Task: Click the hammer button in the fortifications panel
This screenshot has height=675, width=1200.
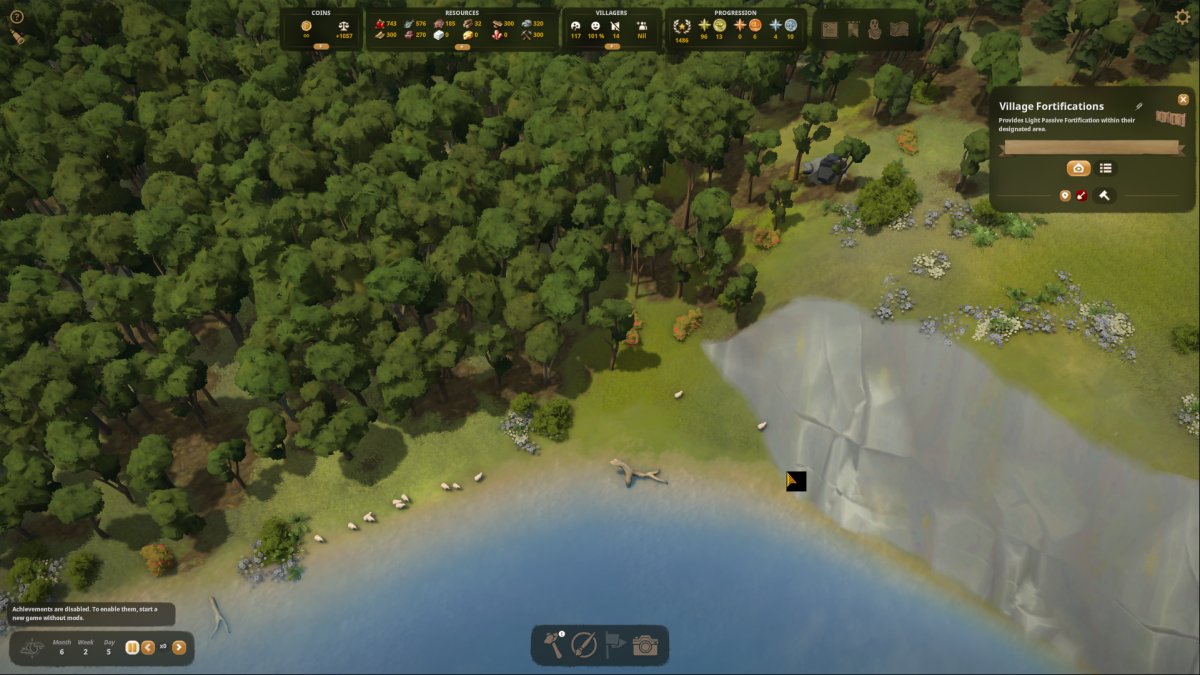Action: coord(1104,196)
